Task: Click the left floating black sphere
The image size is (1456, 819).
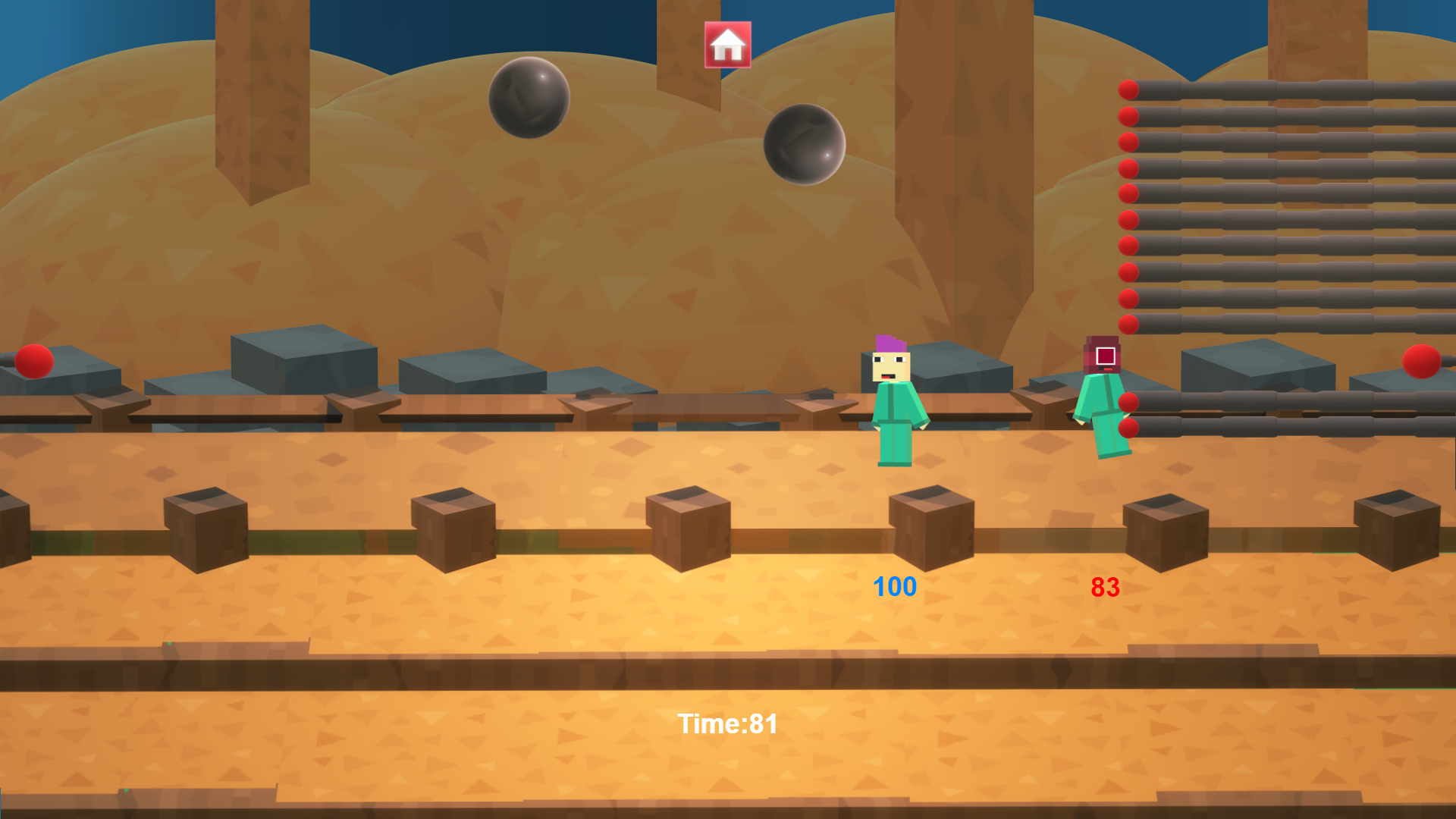Action: (x=529, y=99)
